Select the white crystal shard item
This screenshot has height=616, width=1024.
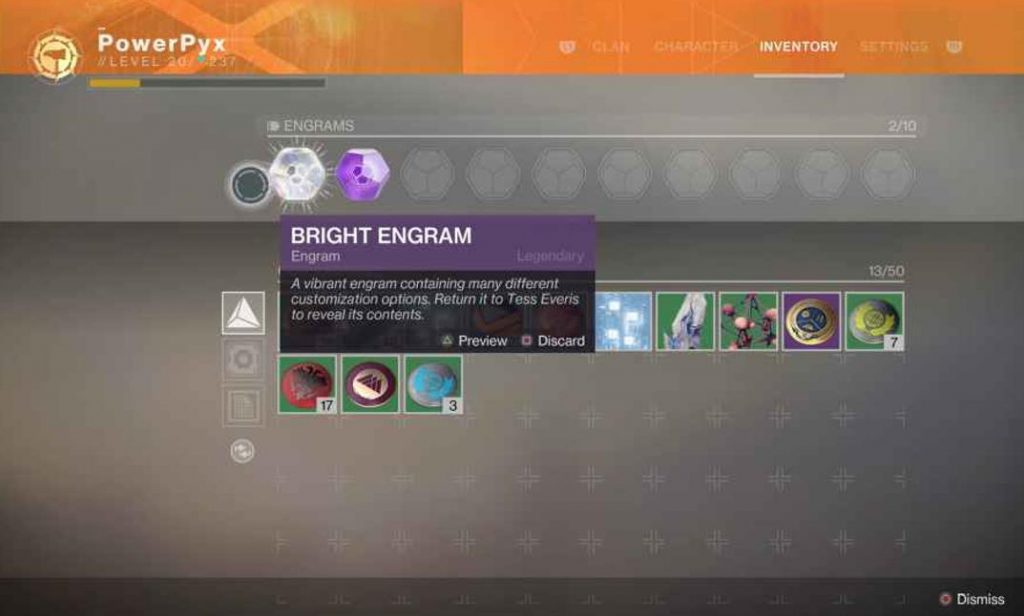tap(685, 321)
